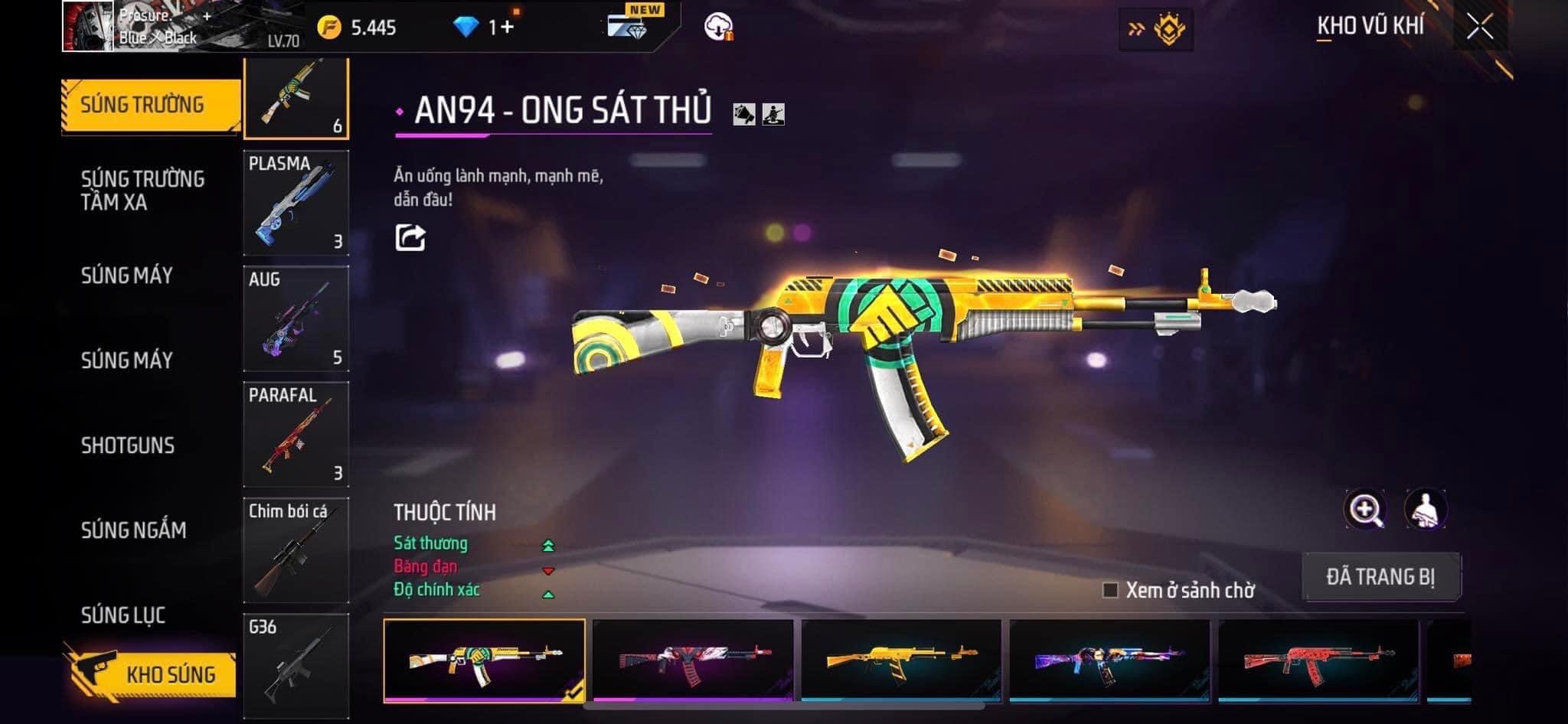Choose the Súng Ngắm category

[133, 530]
